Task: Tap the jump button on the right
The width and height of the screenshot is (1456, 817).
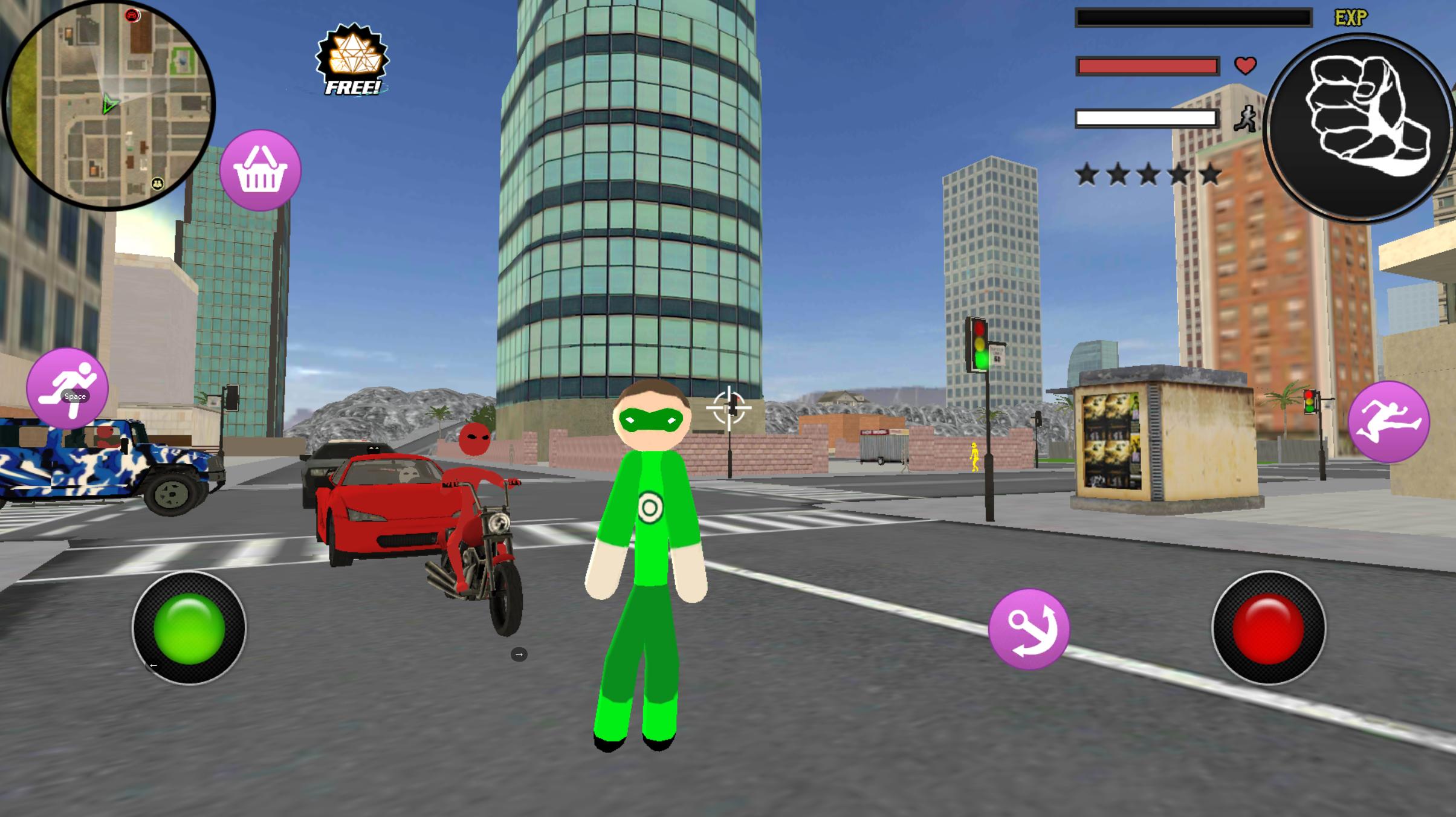Action: tap(1390, 423)
